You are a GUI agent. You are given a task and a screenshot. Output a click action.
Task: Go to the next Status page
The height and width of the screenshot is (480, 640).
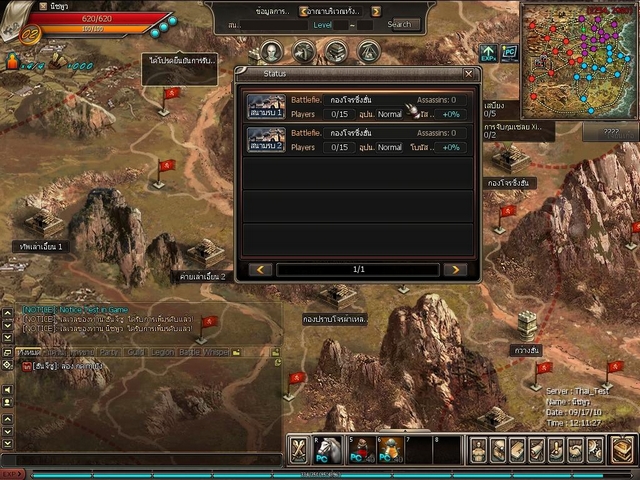[x=454, y=269]
